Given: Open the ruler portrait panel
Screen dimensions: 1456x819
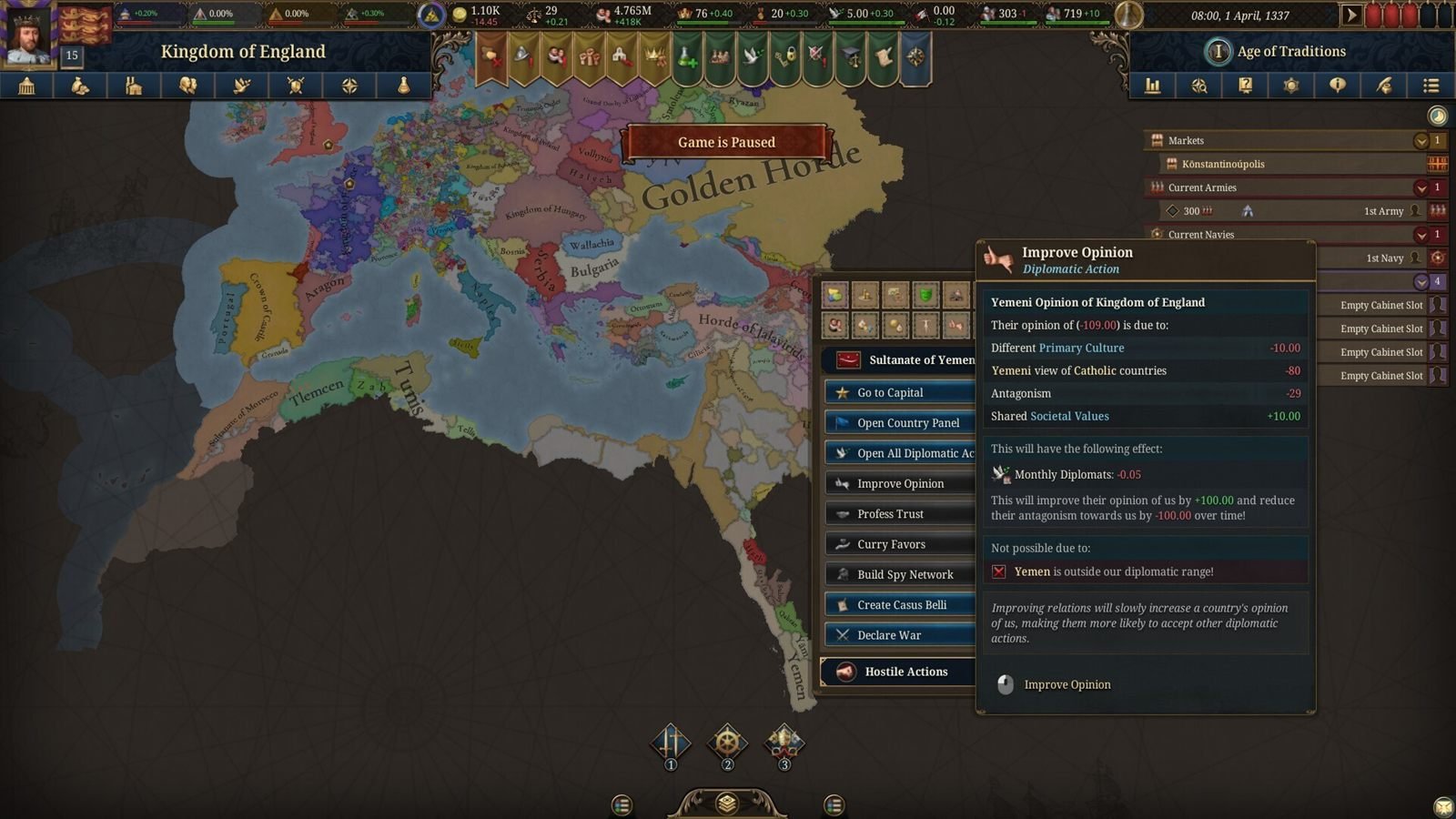Looking at the screenshot, I should coord(29,36).
